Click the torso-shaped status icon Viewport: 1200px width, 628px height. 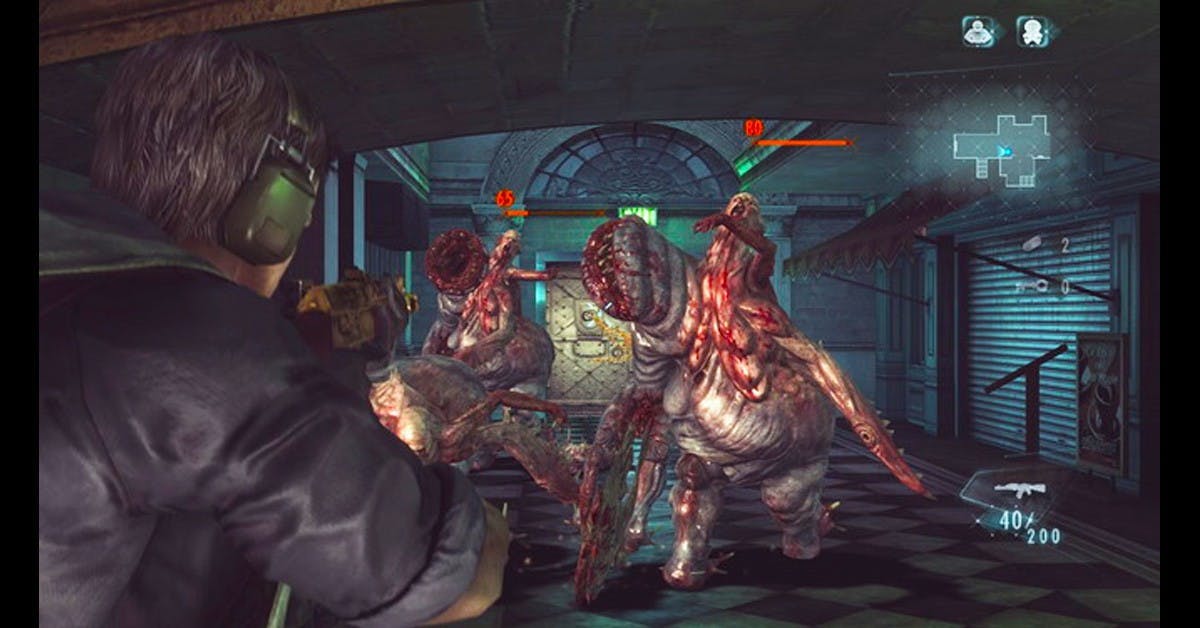[x=978, y=32]
